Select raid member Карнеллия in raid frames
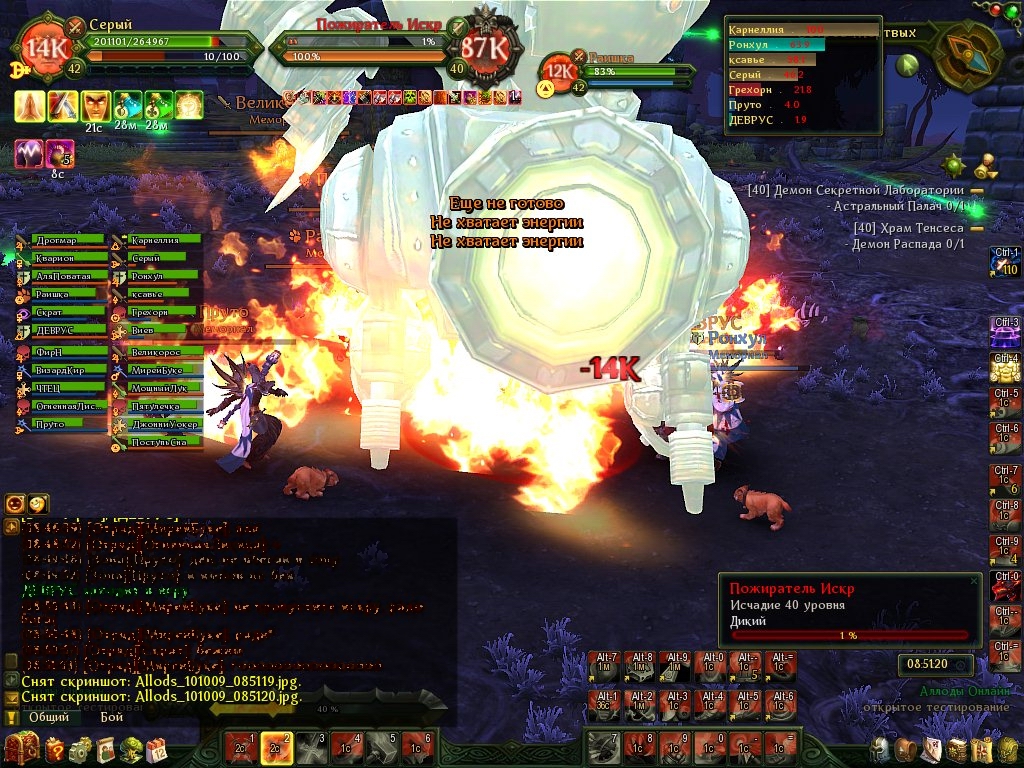This screenshot has height=768, width=1024. tap(164, 240)
